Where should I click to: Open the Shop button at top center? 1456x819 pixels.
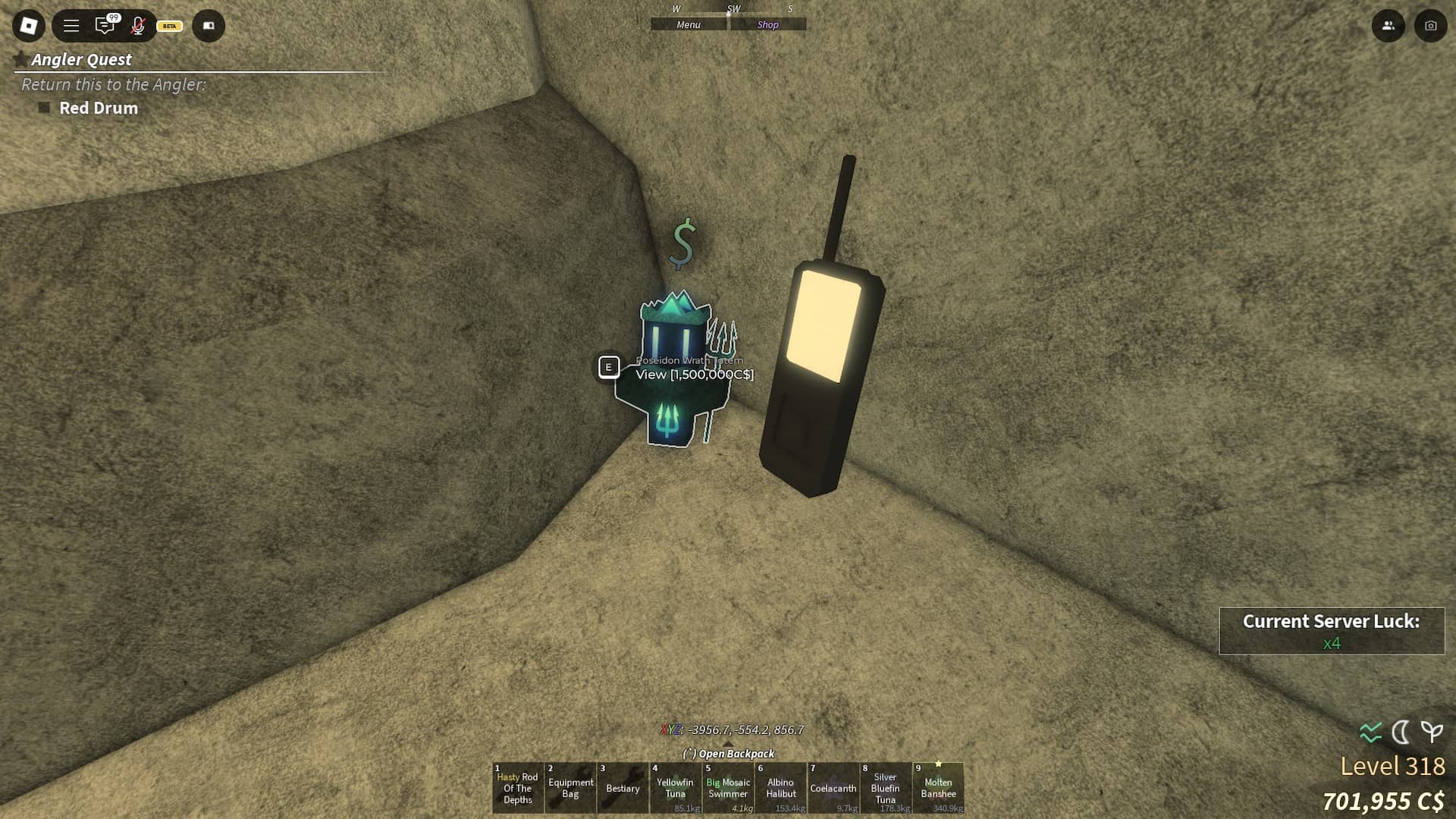coord(767,25)
